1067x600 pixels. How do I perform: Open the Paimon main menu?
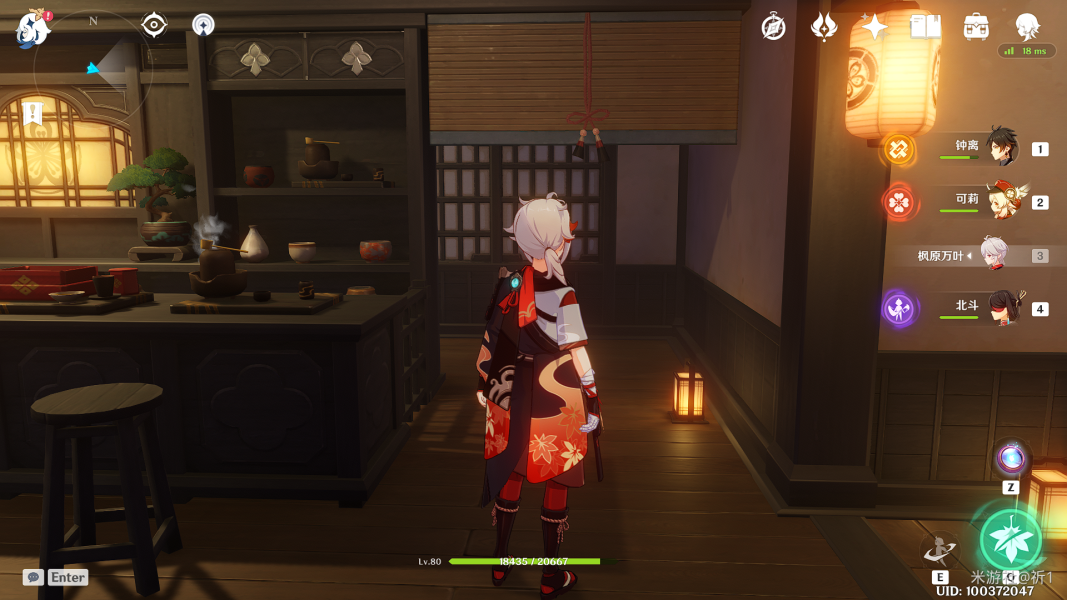[33, 27]
